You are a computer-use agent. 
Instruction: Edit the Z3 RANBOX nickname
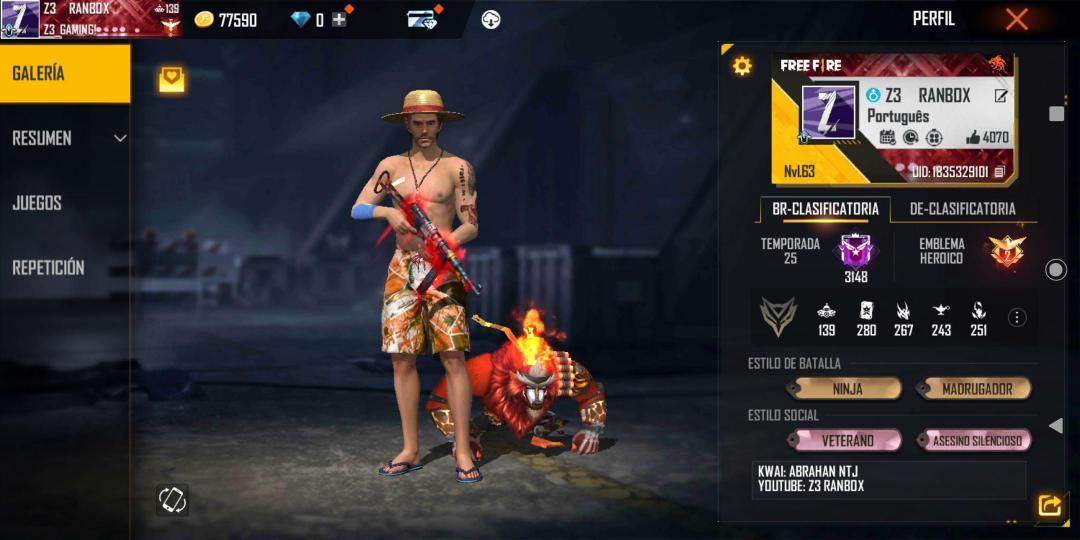[1000, 95]
